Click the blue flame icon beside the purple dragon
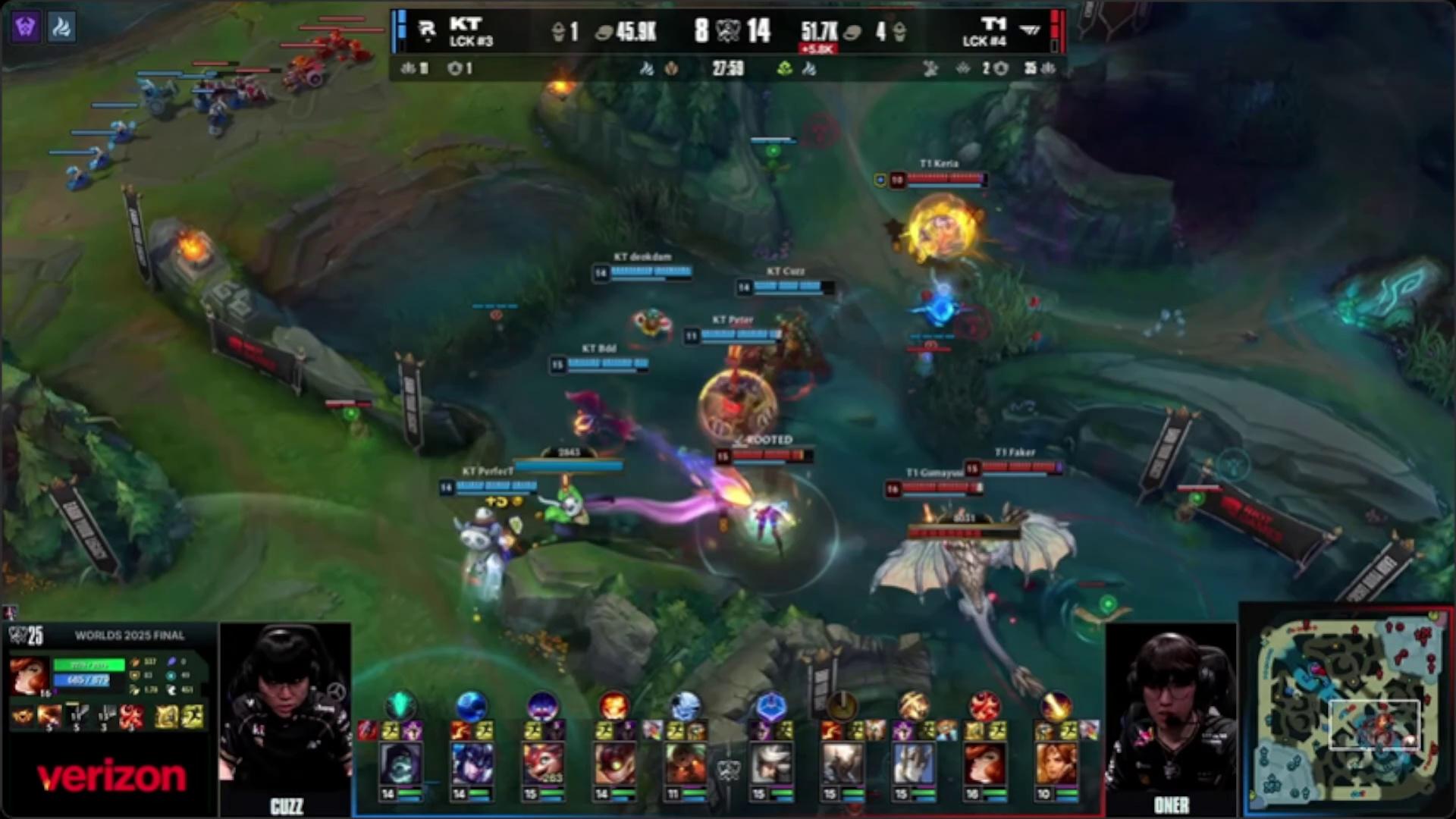Image resolution: width=1456 pixels, height=819 pixels. tap(61, 27)
